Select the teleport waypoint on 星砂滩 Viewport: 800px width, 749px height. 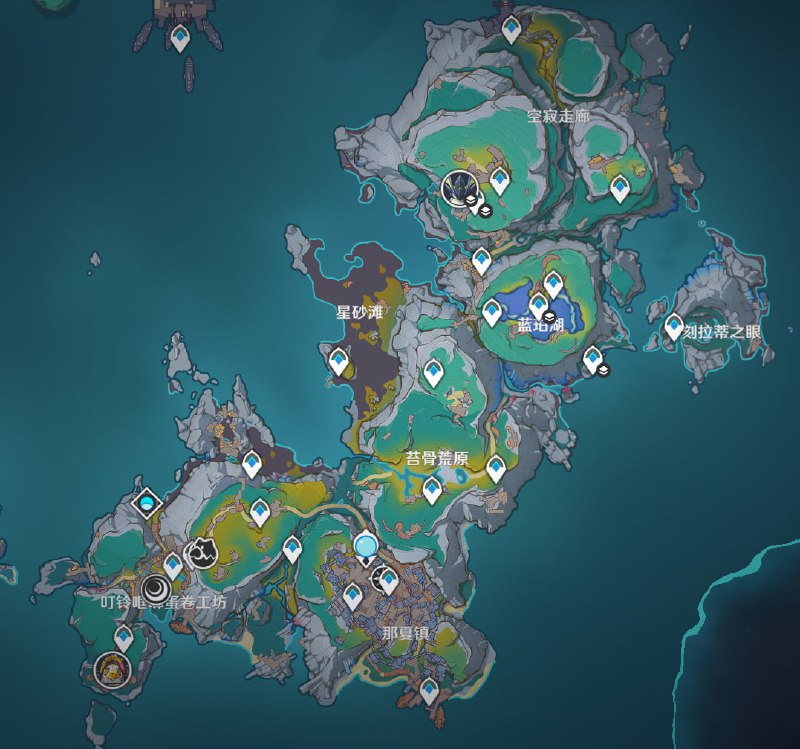pos(339,360)
